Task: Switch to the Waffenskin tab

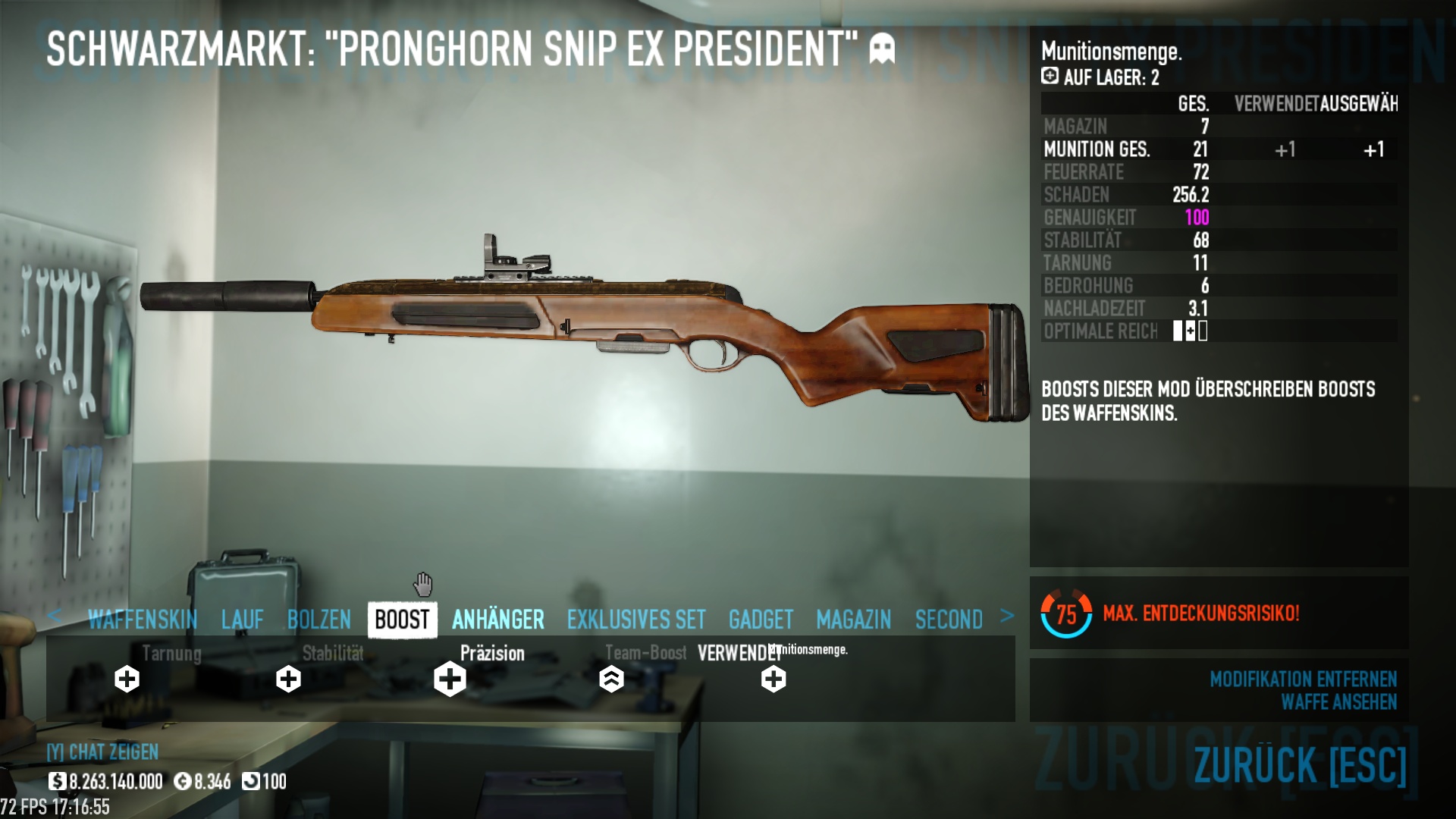Action: click(143, 620)
